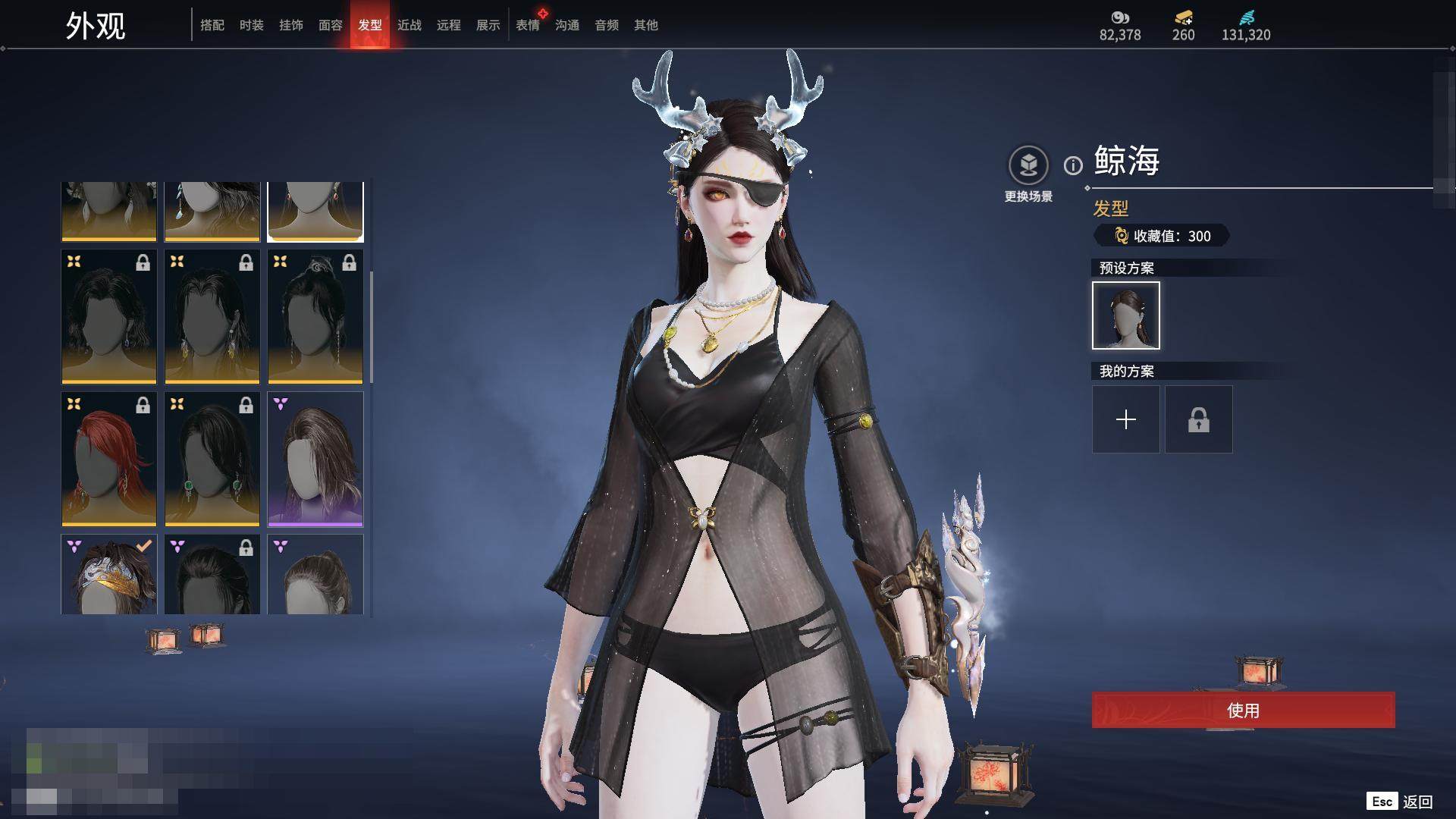Open the 近战 tab
This screenshot has width=1456, height=819.
(409, 25)
